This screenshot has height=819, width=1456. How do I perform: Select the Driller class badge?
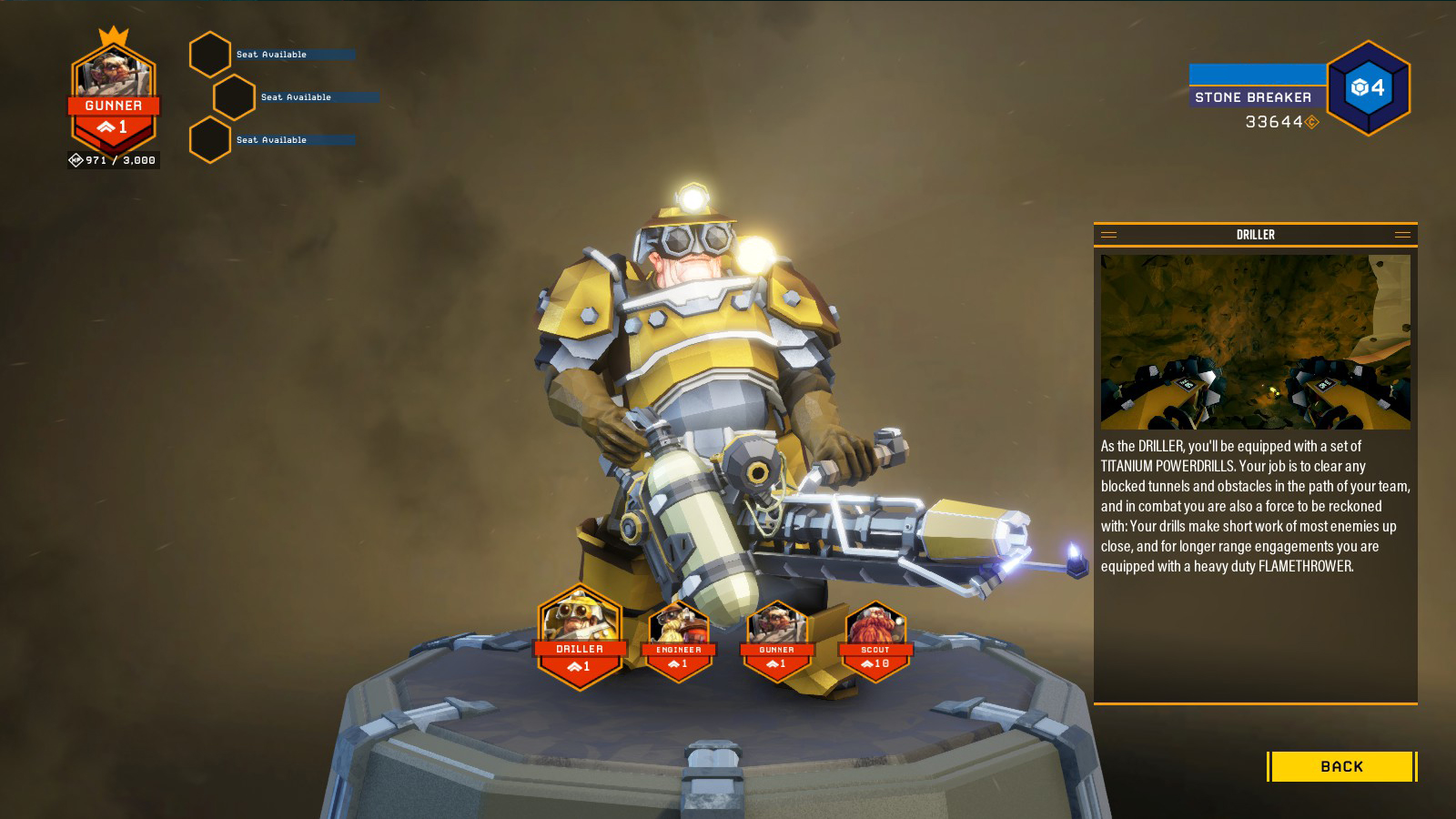click(x=580, y=638)
